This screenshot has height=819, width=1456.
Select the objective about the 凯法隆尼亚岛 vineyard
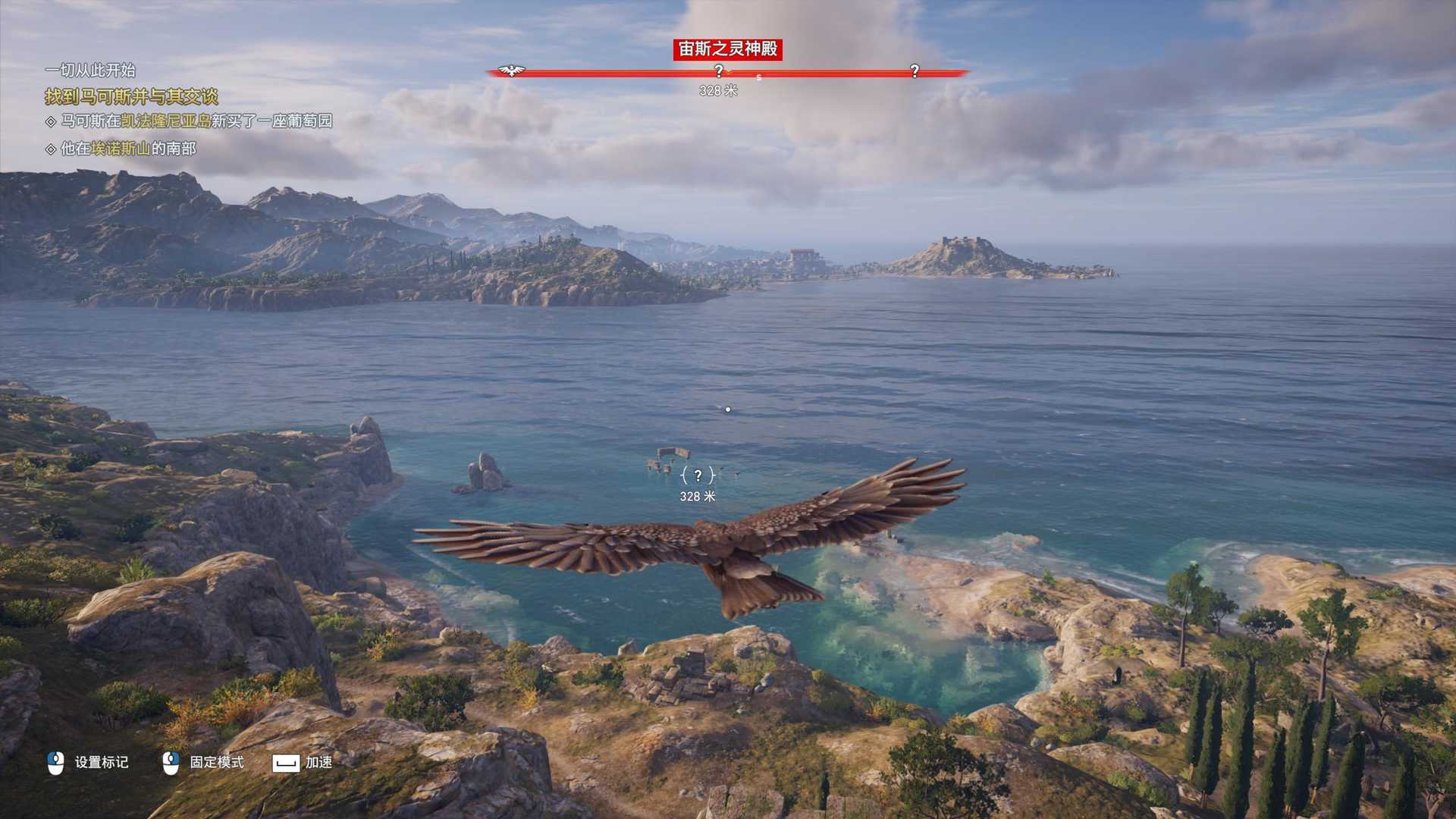coord(196,121)
